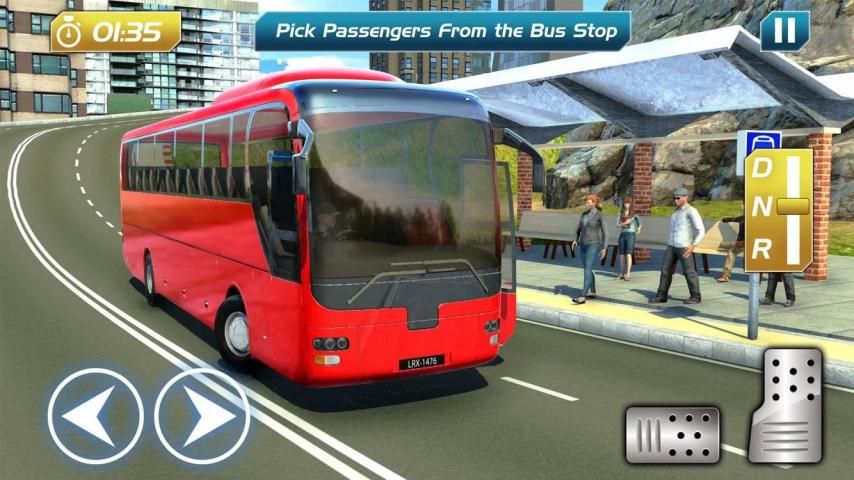Steer right with the right arrow button
The height and width of the screenshot is (480, 854).
pos(201,415)
